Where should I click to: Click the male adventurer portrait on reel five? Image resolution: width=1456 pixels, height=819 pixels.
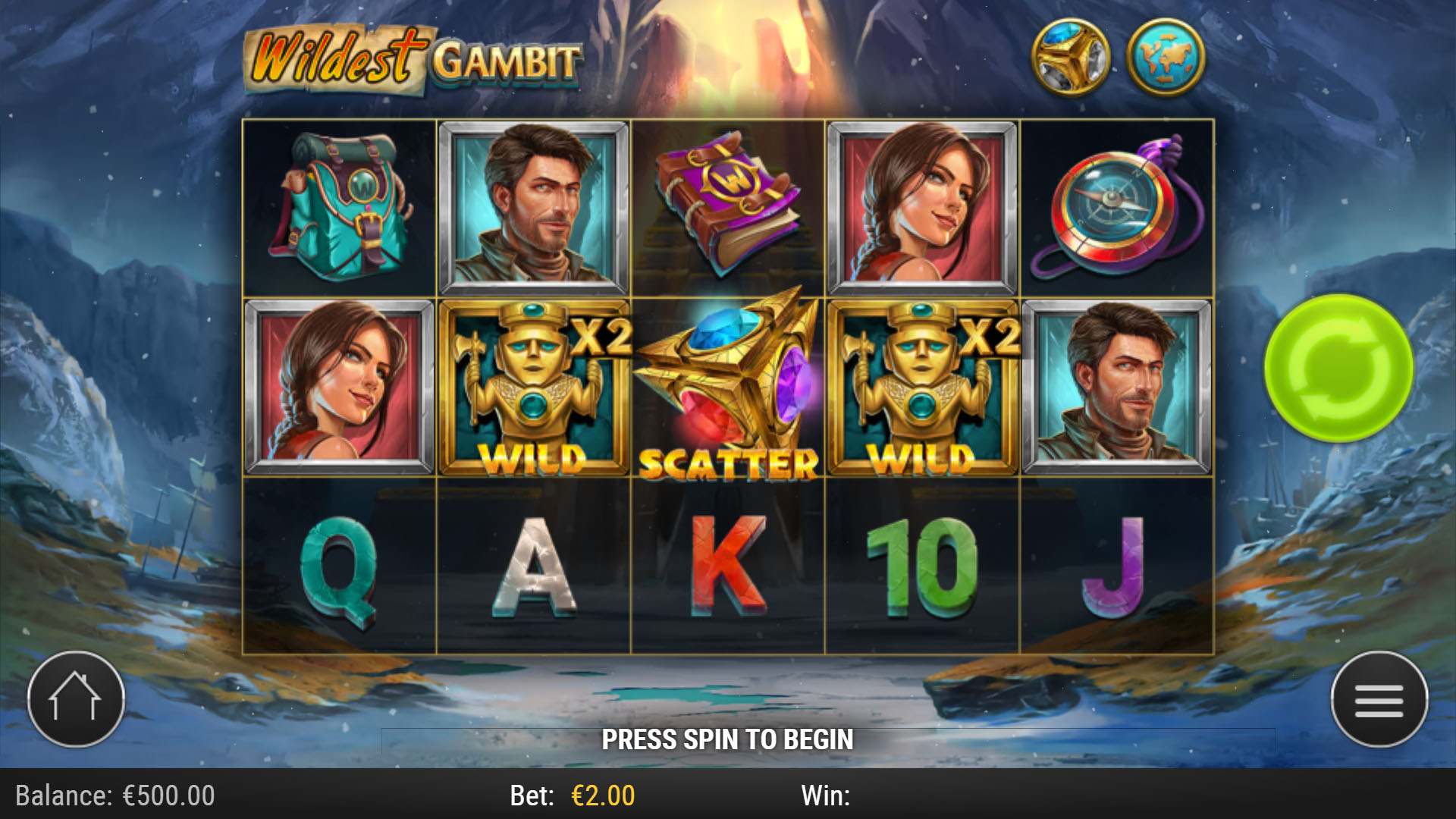(1119, 387)
